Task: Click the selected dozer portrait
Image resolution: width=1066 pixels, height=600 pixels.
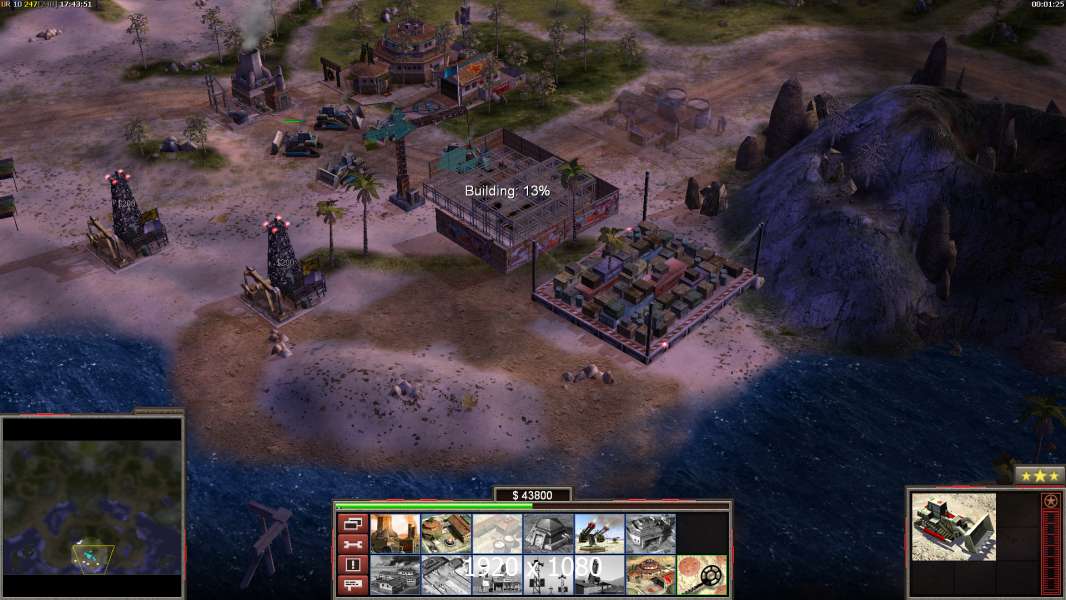Action: 953,526
